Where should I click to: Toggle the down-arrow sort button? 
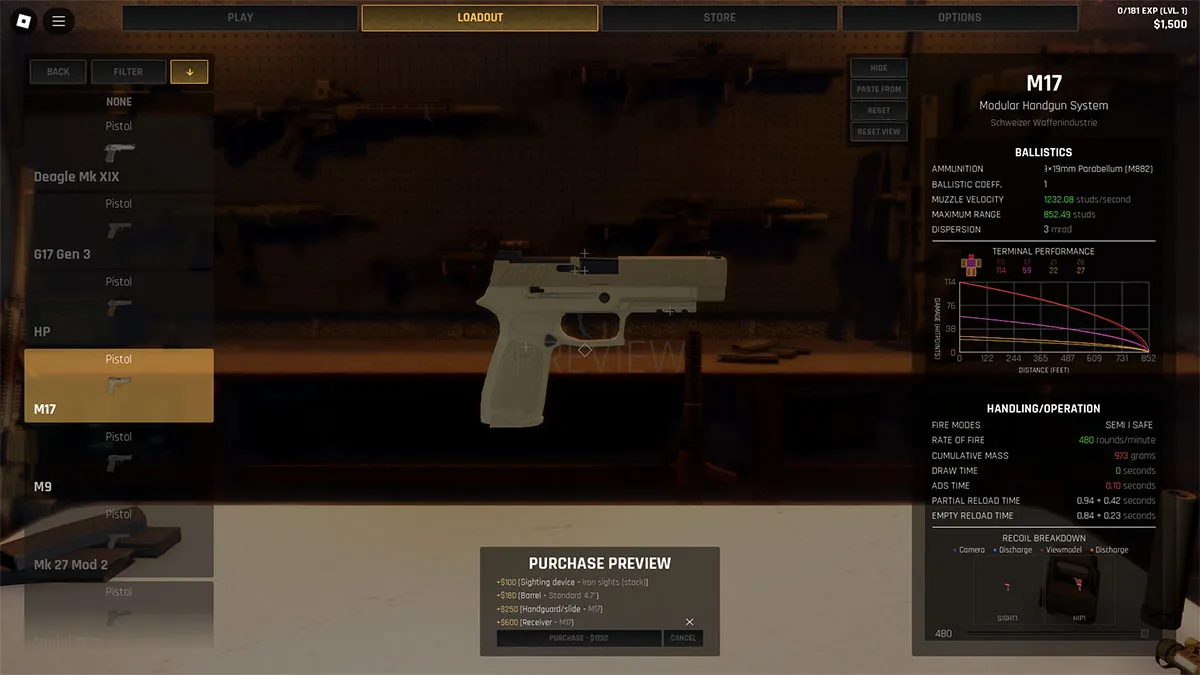pos(189,72)
